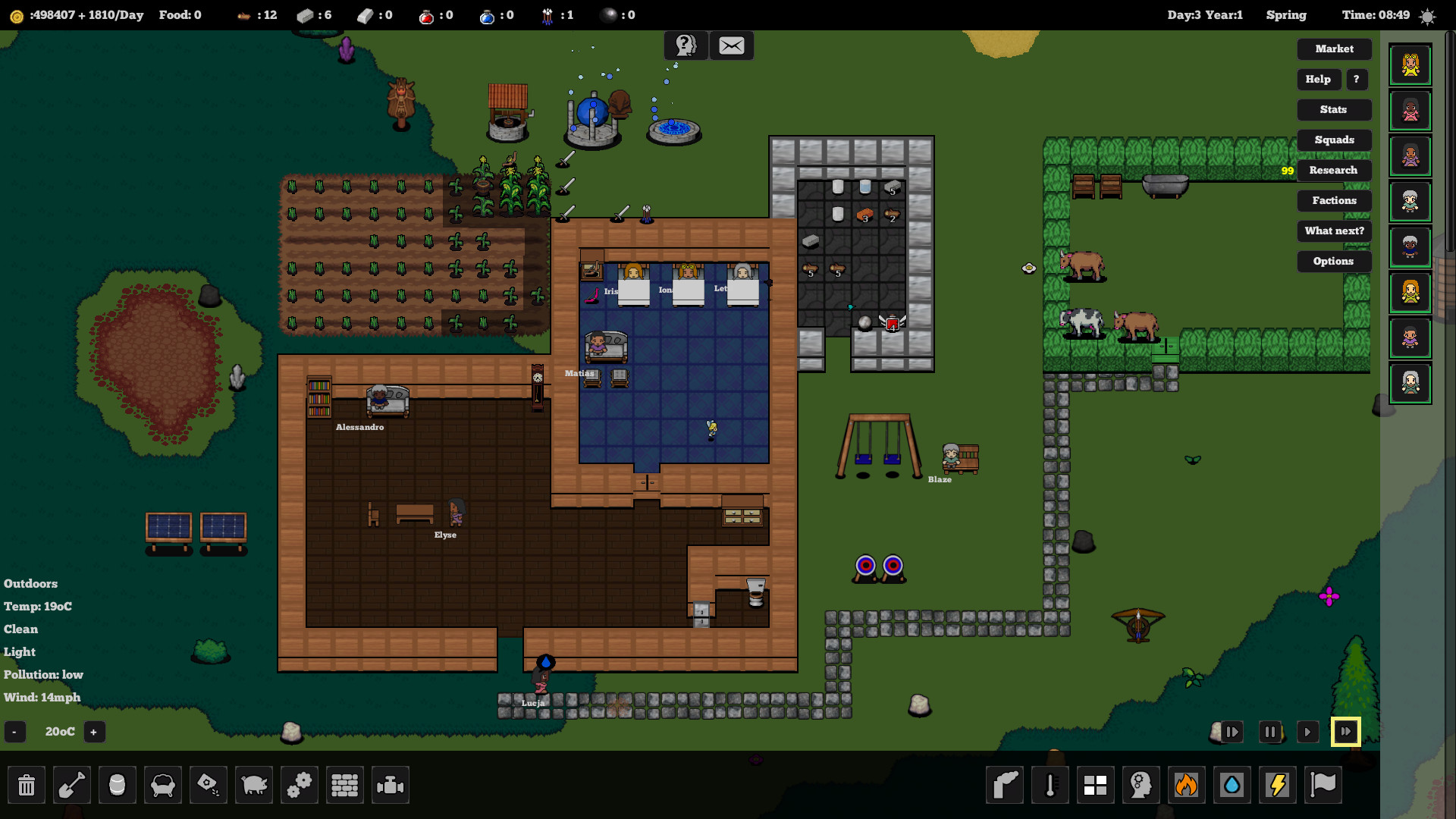Open the livestock pig menu
Image resolution: width=1456 pixels, height=819 pixels.
[254, 785]
